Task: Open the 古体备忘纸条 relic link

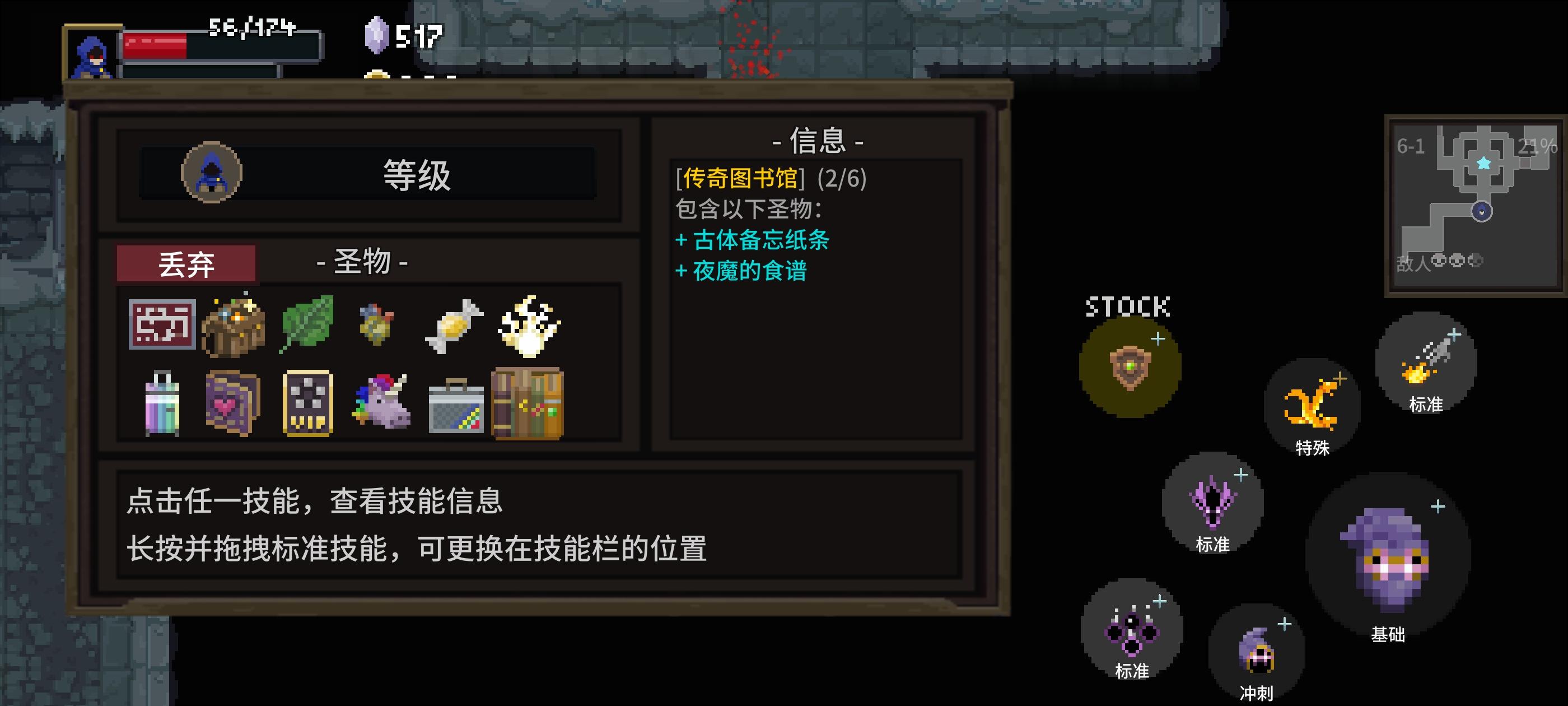Action: point(755,242)
